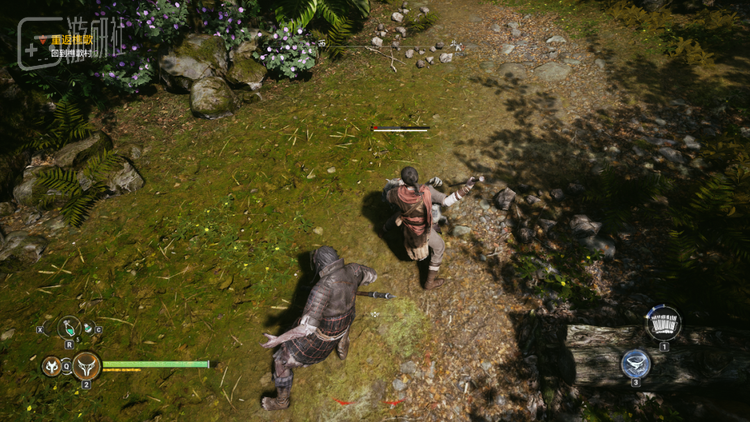750x422 pixels.
Task: Activate the large horned mask ability
Action: 86,365
